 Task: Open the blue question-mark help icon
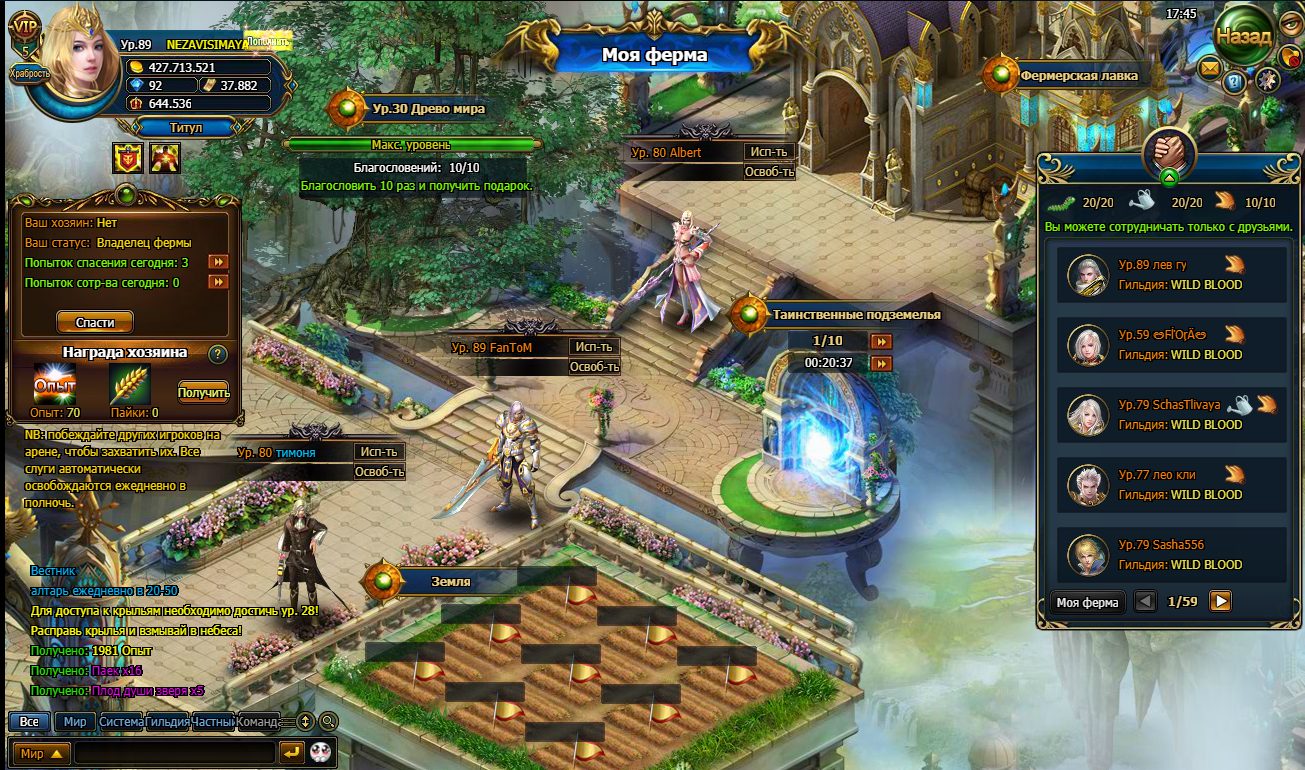(x=1235, y=83)
